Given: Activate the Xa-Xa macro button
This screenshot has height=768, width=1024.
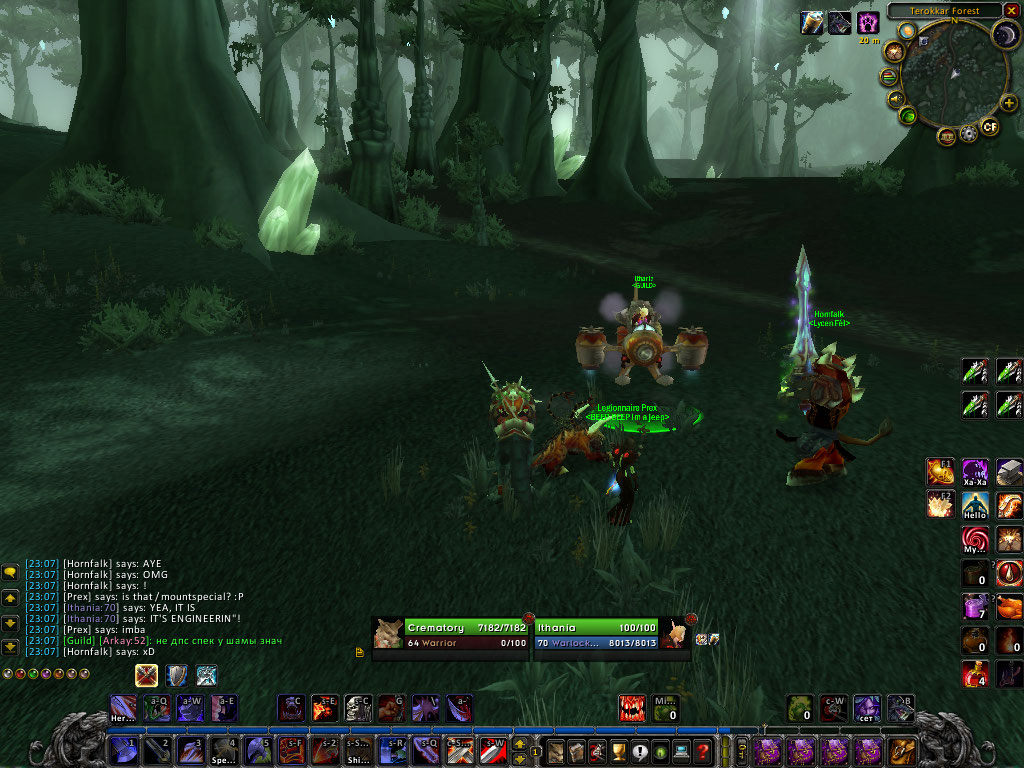Looking at the screenshot, I should click(x=975, y=472).
